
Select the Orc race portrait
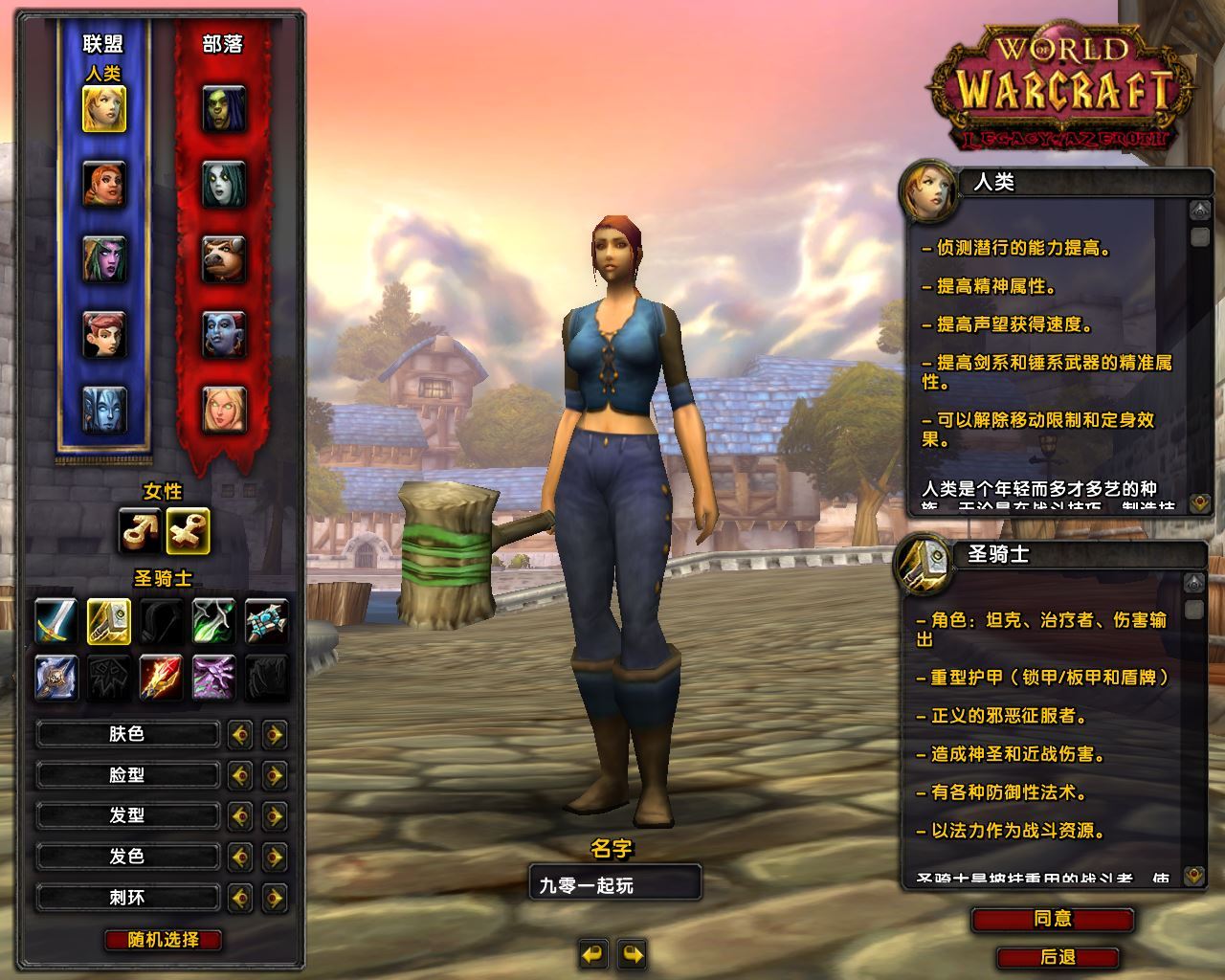(224, 108)
